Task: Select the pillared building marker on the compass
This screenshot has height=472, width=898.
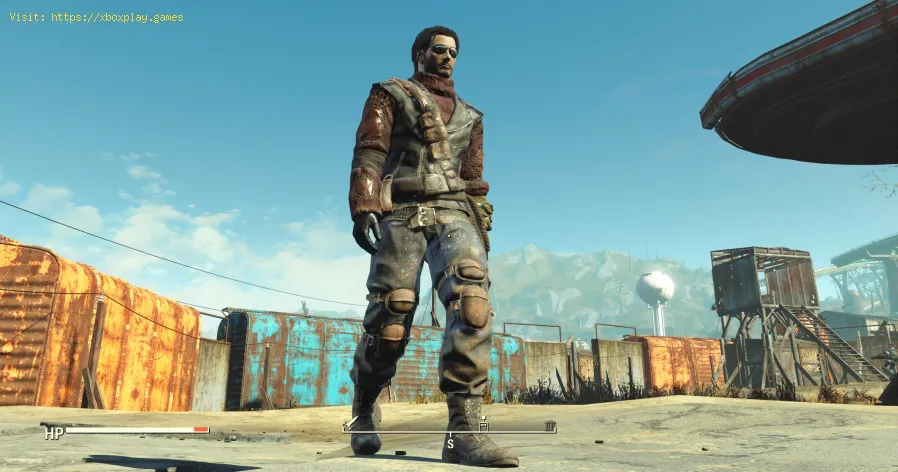Action: point(550,426)
